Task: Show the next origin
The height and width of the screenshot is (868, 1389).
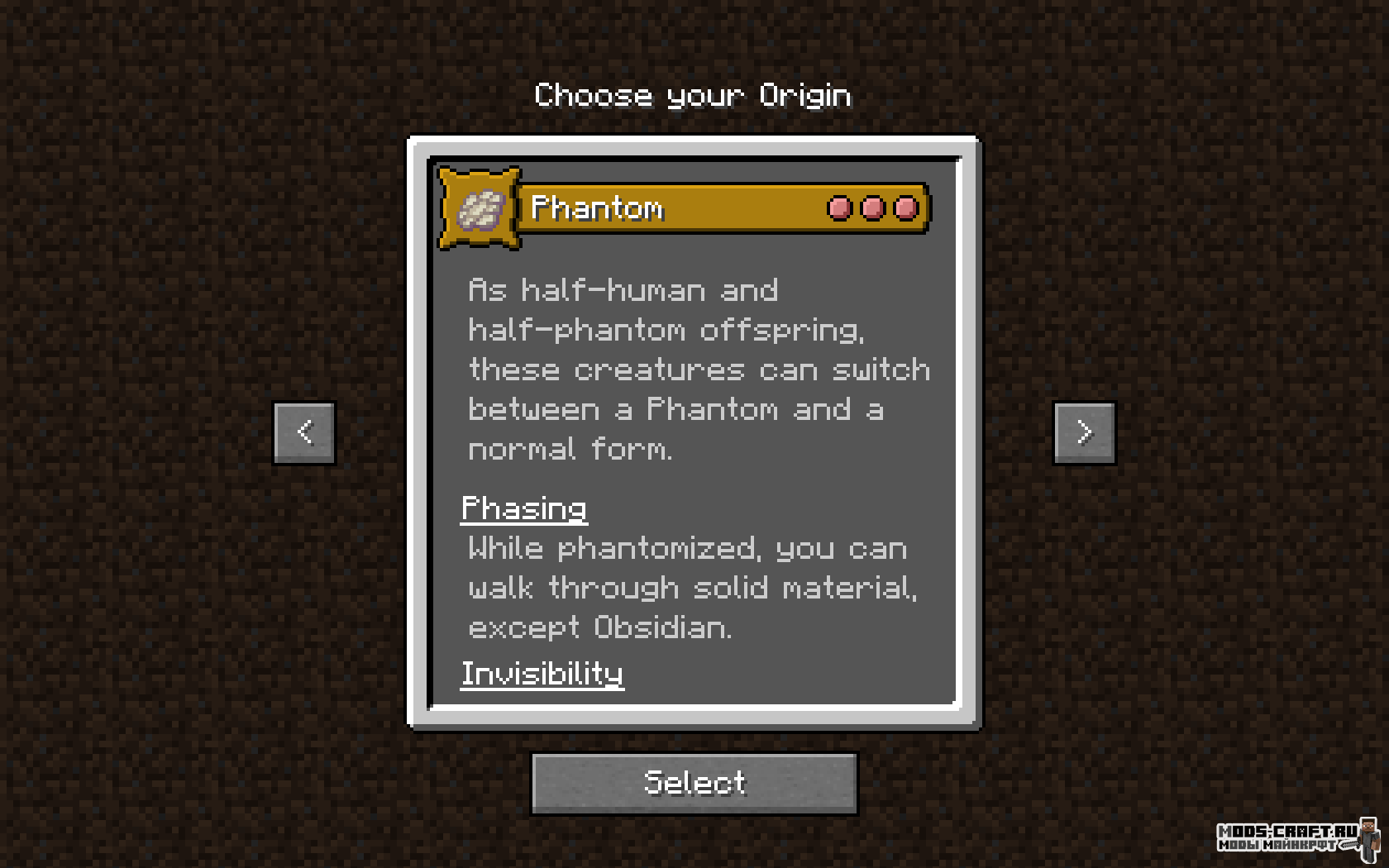Action: click(x=1084, y=432)
